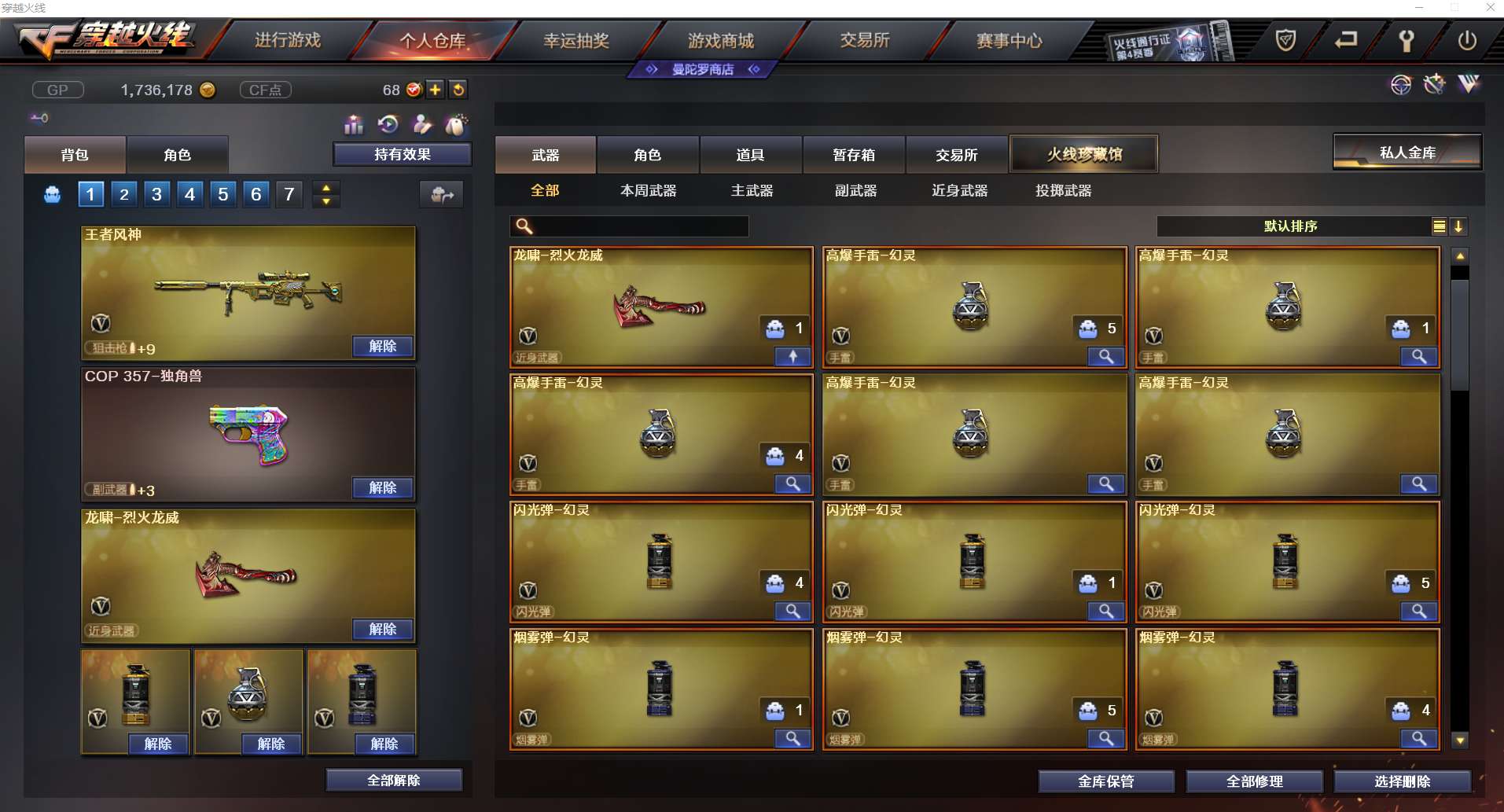Click the descending sort arrow next to 默认排序
The width and height of the screenshot is (1504, 812).
[x=1459, y=226]
